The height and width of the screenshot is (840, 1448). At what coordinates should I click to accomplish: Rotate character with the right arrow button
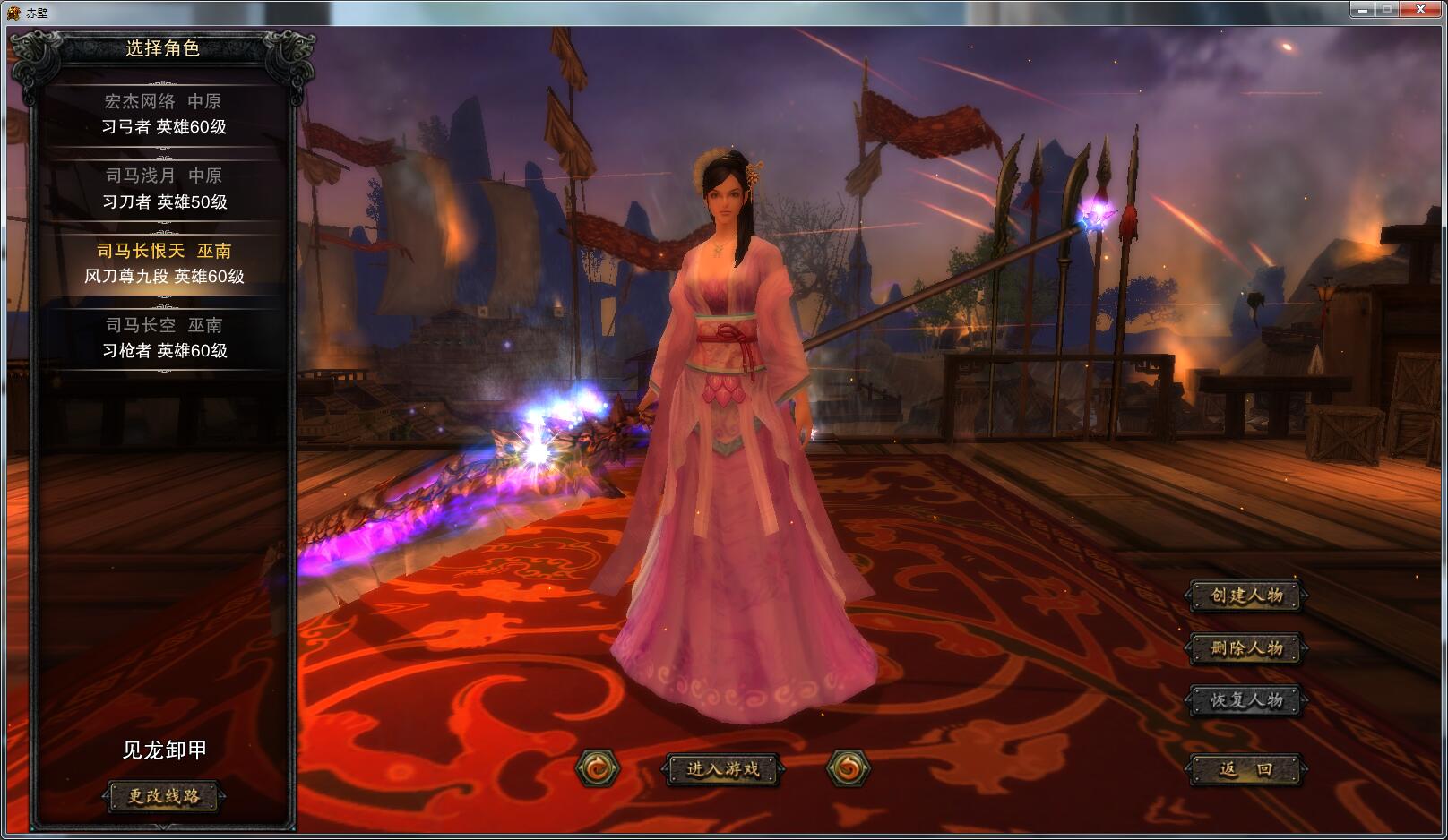pos(848,768)
